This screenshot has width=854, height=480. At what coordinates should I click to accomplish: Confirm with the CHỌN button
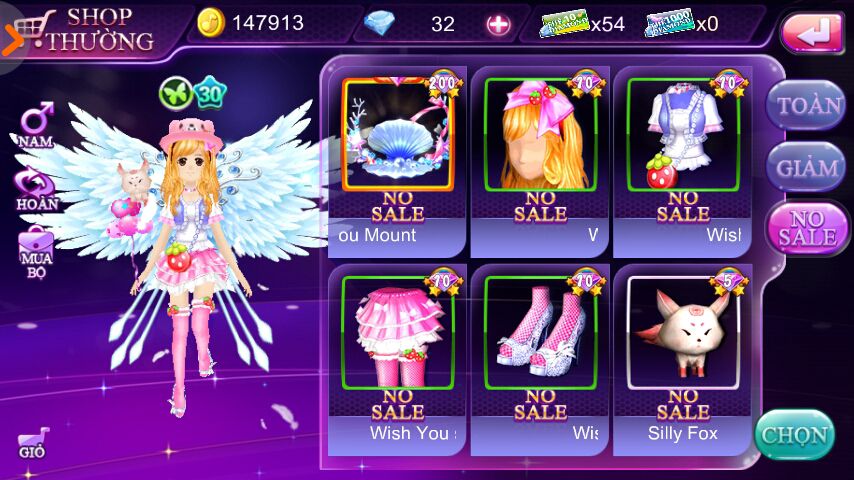click(794, 435)
